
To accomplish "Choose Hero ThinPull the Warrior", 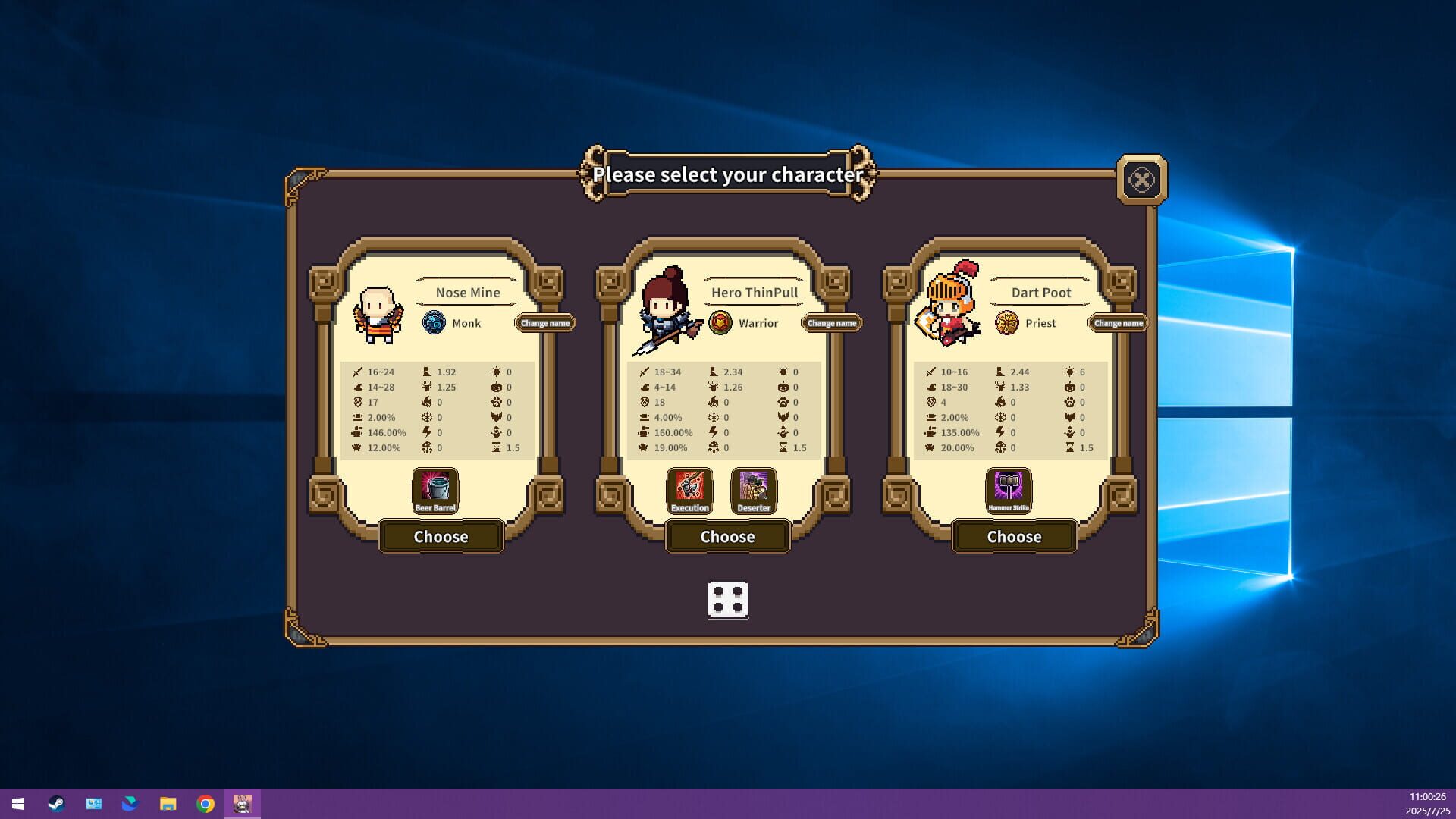I will [727, 536].
